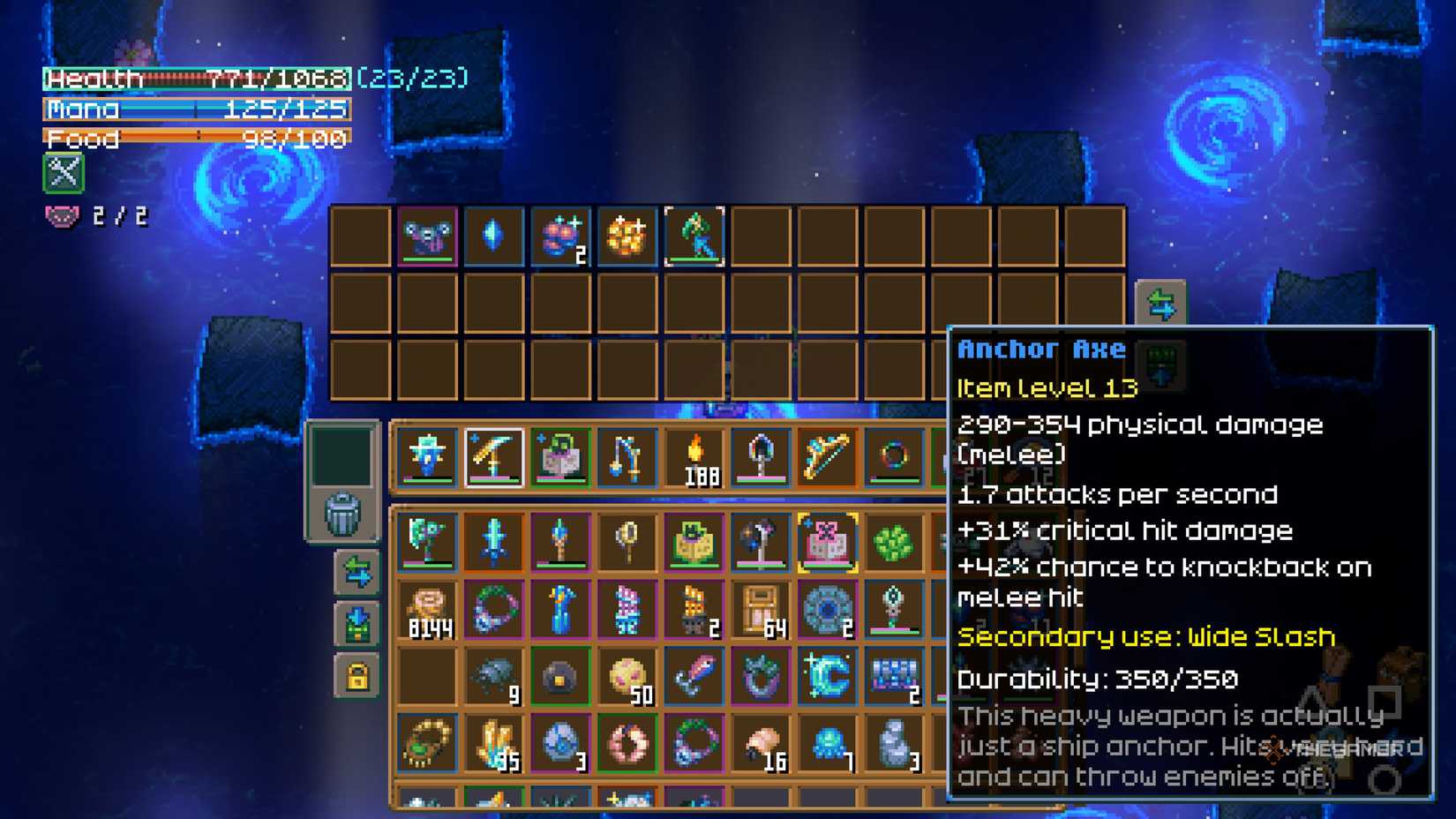
Task: Click the fishing rod in the hotbar
Action: point(627,456)
